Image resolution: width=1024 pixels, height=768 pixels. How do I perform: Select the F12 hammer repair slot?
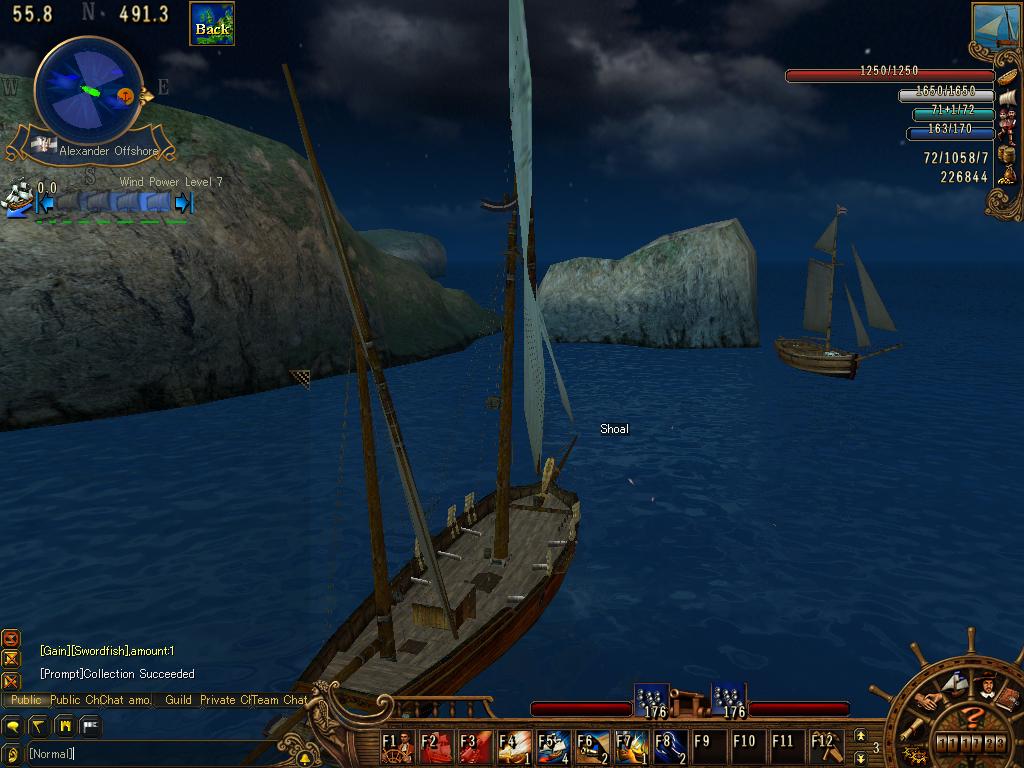coord(822,747)
